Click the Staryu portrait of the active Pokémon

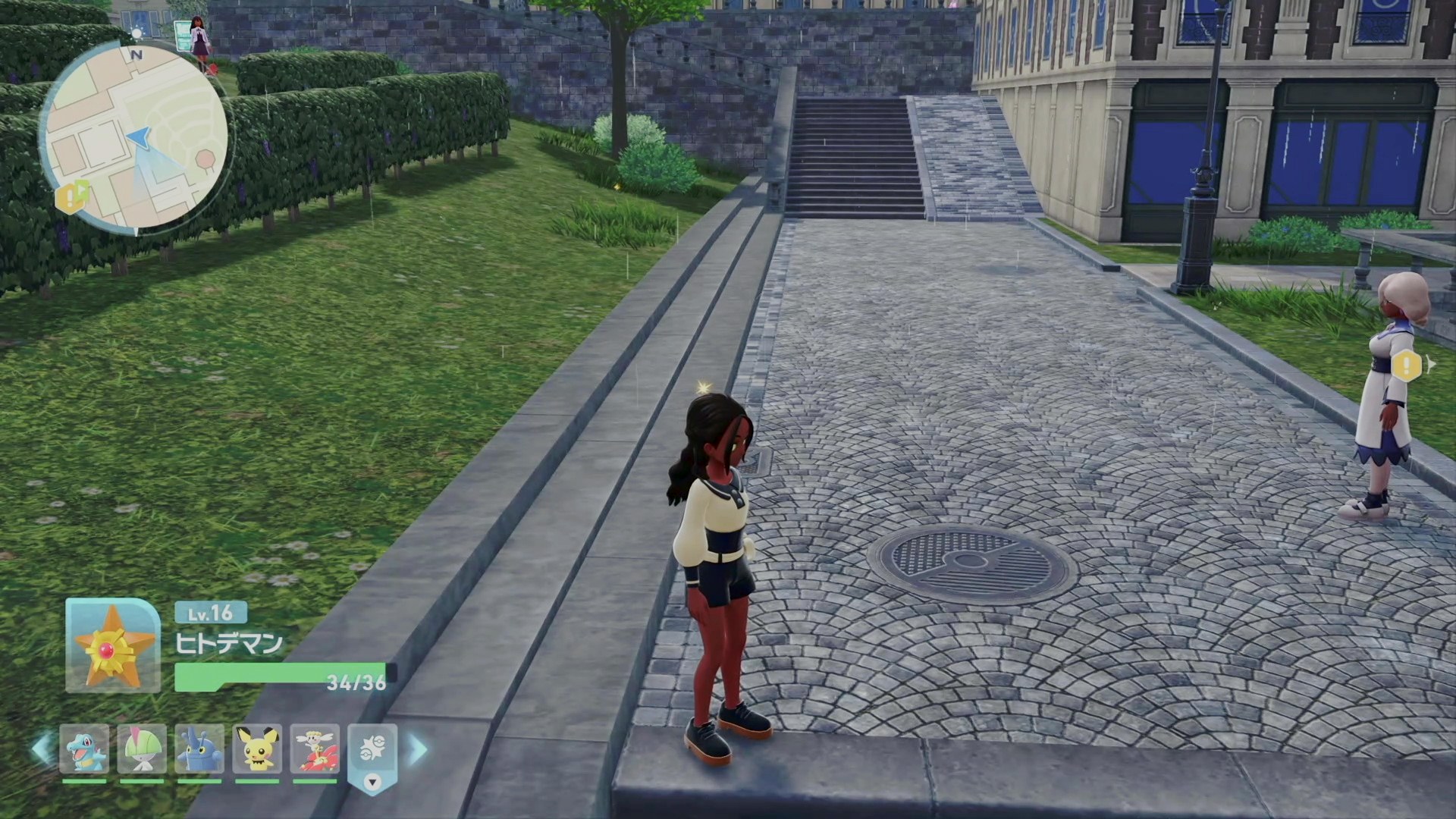coord(113,645)
